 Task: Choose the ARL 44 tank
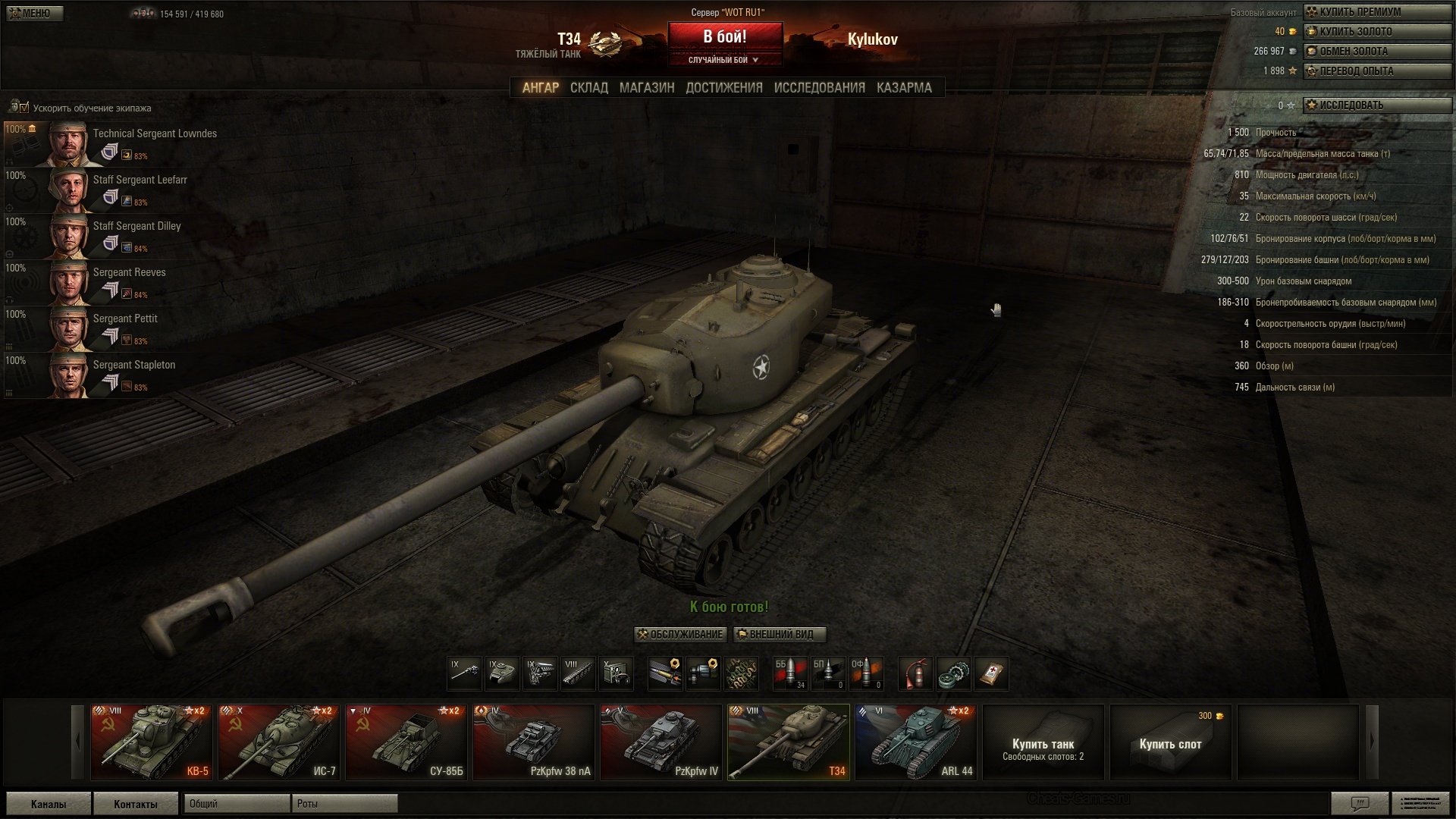click(916, 742)
